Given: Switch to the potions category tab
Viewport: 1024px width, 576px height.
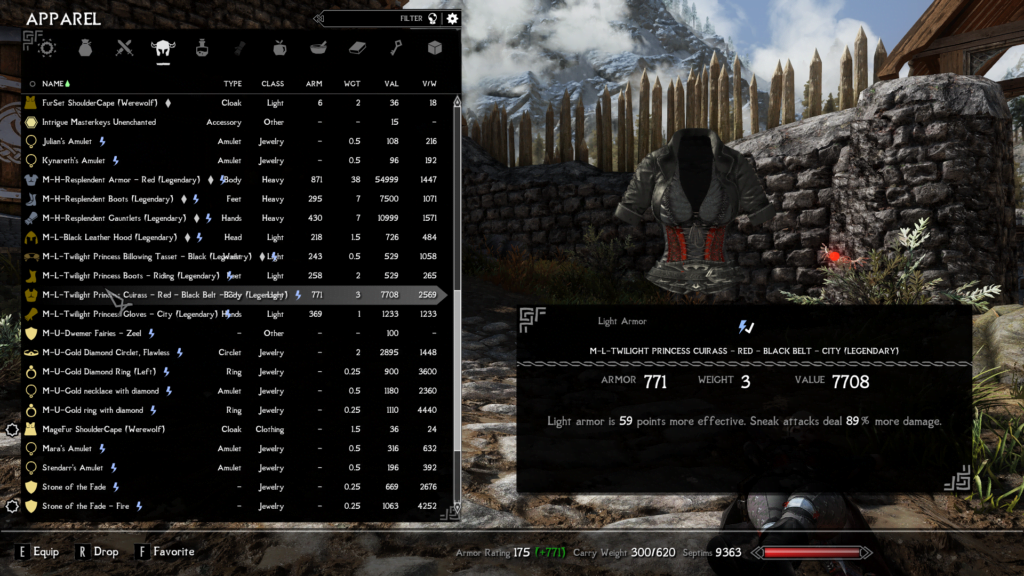Looking at the screenshot, I should point(202,47).
